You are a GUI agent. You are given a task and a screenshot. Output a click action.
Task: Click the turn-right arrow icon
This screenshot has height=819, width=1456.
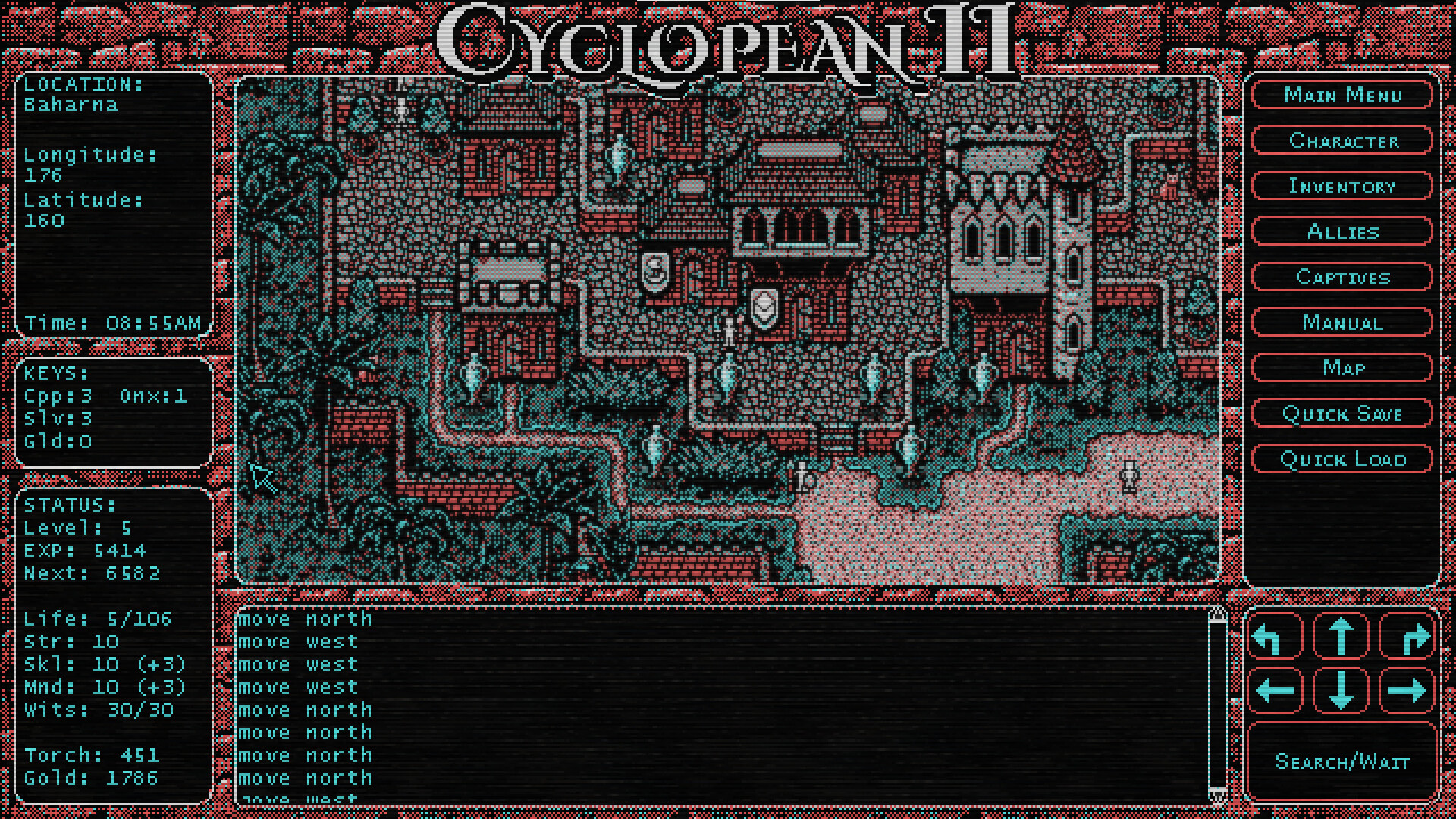[x=1407, y=635]
